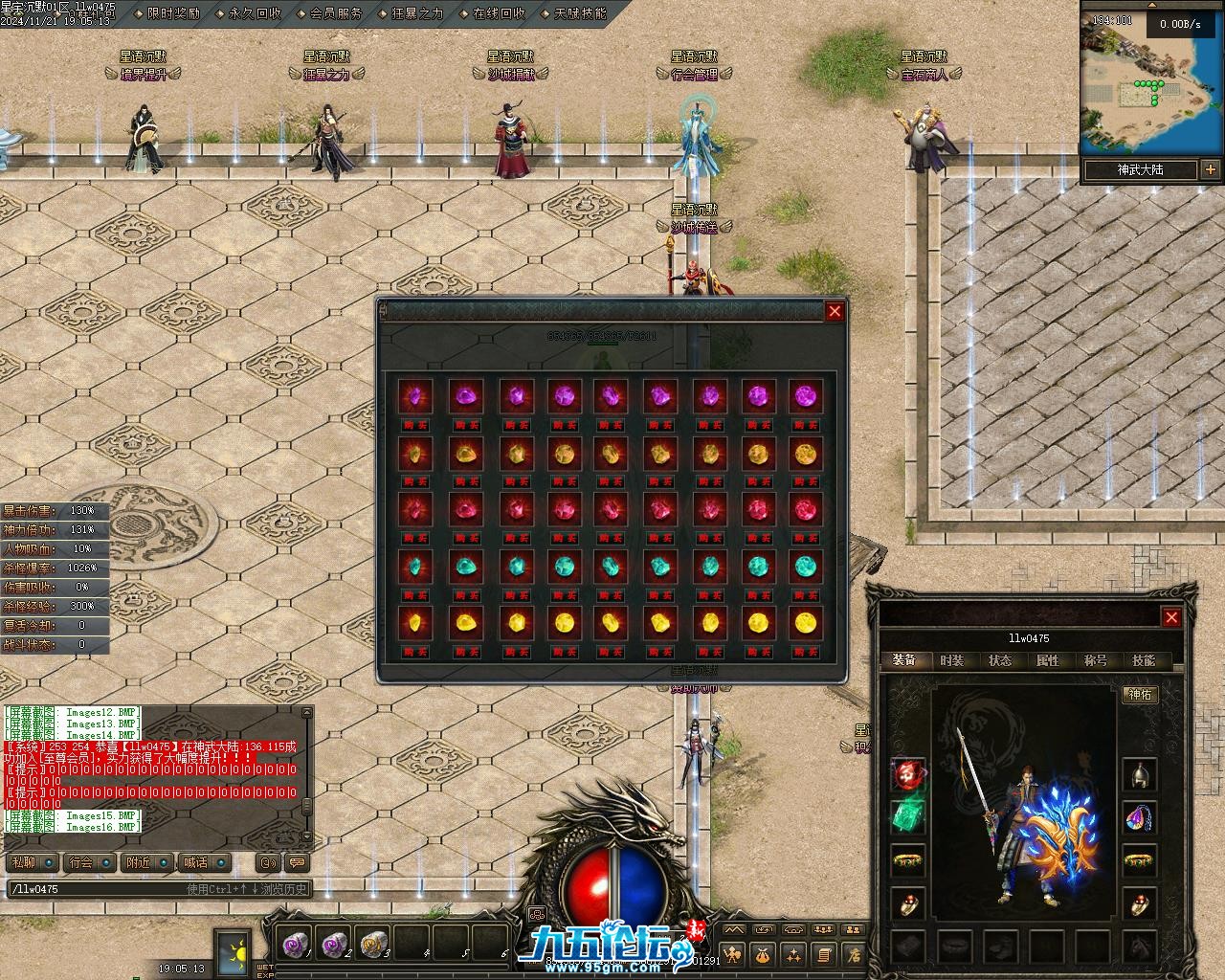The width and height of the screenshot is (1225, 980).
Task: Switch to the 时装 tab
Action: (x=951, y=660)
